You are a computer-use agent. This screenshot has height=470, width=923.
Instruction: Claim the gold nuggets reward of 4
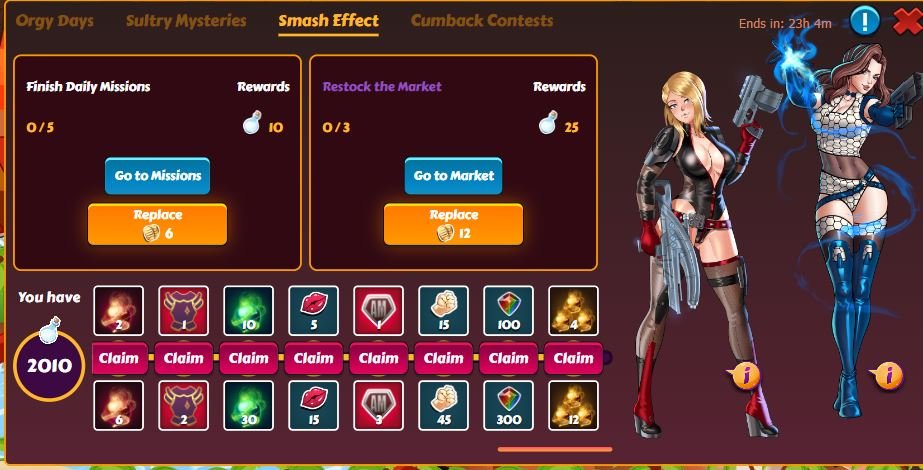(574, 358)
